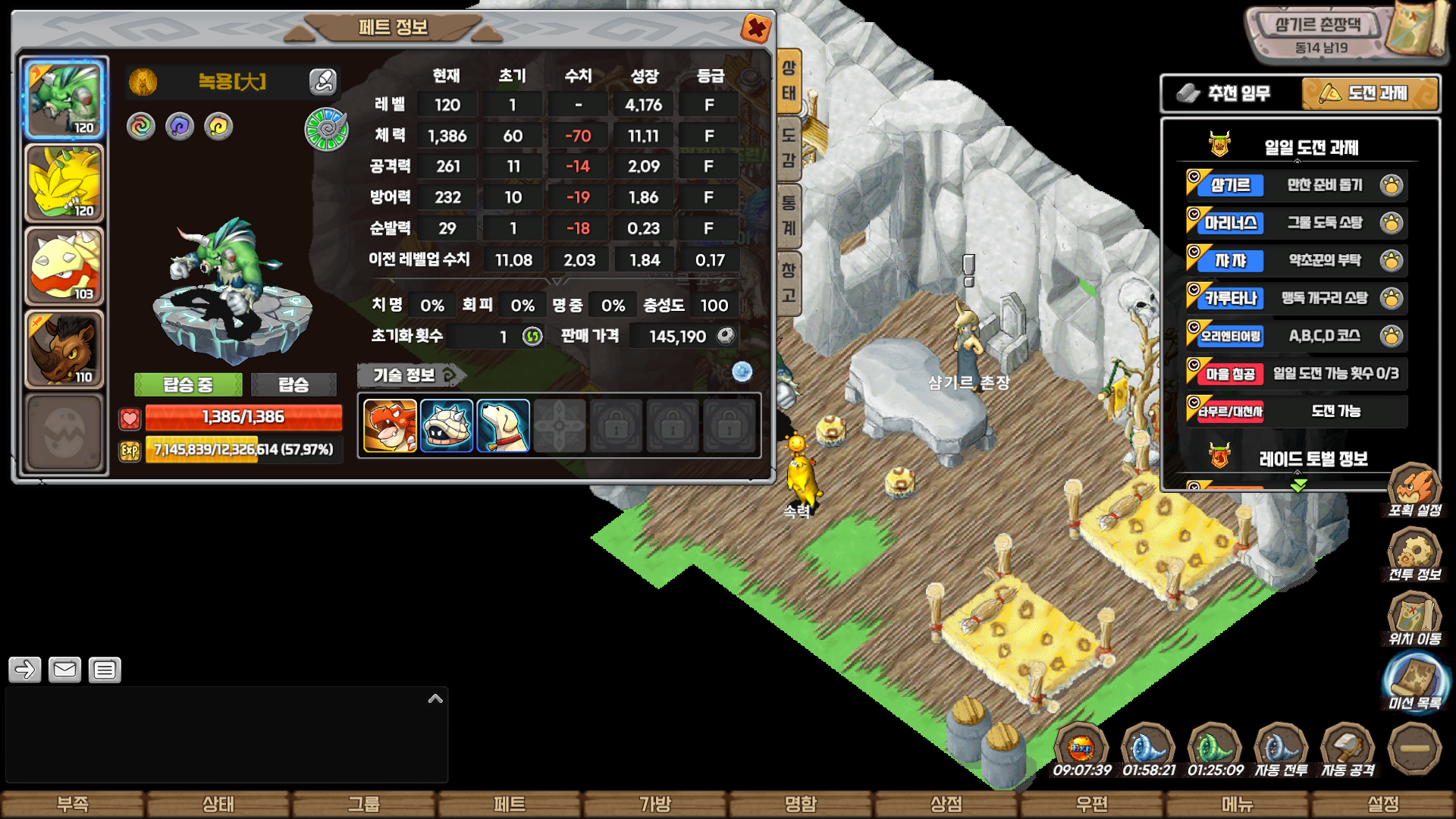Reset pet stats with green refresh icon
This screenshot has width=1456, height=819.
pos(532,336)
